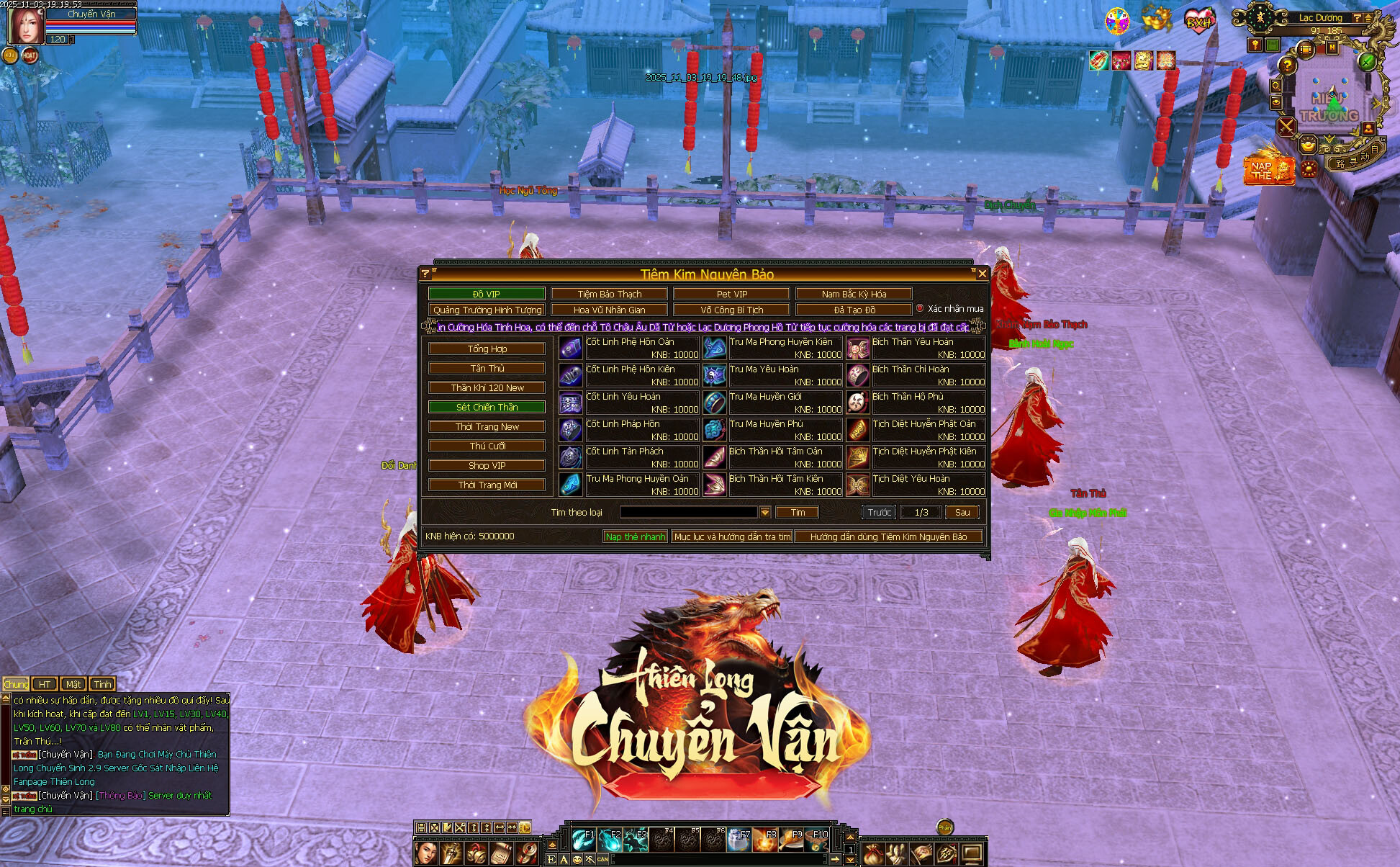Choose the Bích Thần Hộ Phù item
Viewport: 1400px width, 867px height.
[916, 403]
